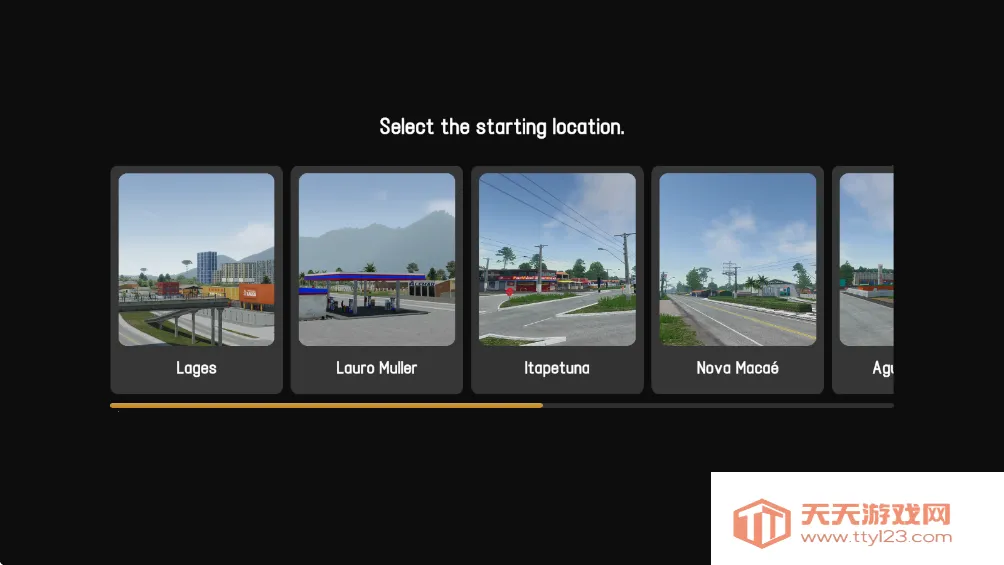Click the orange horizontal scrollbar under the cards
The image size is (1004, 565).
coord(326,405)
